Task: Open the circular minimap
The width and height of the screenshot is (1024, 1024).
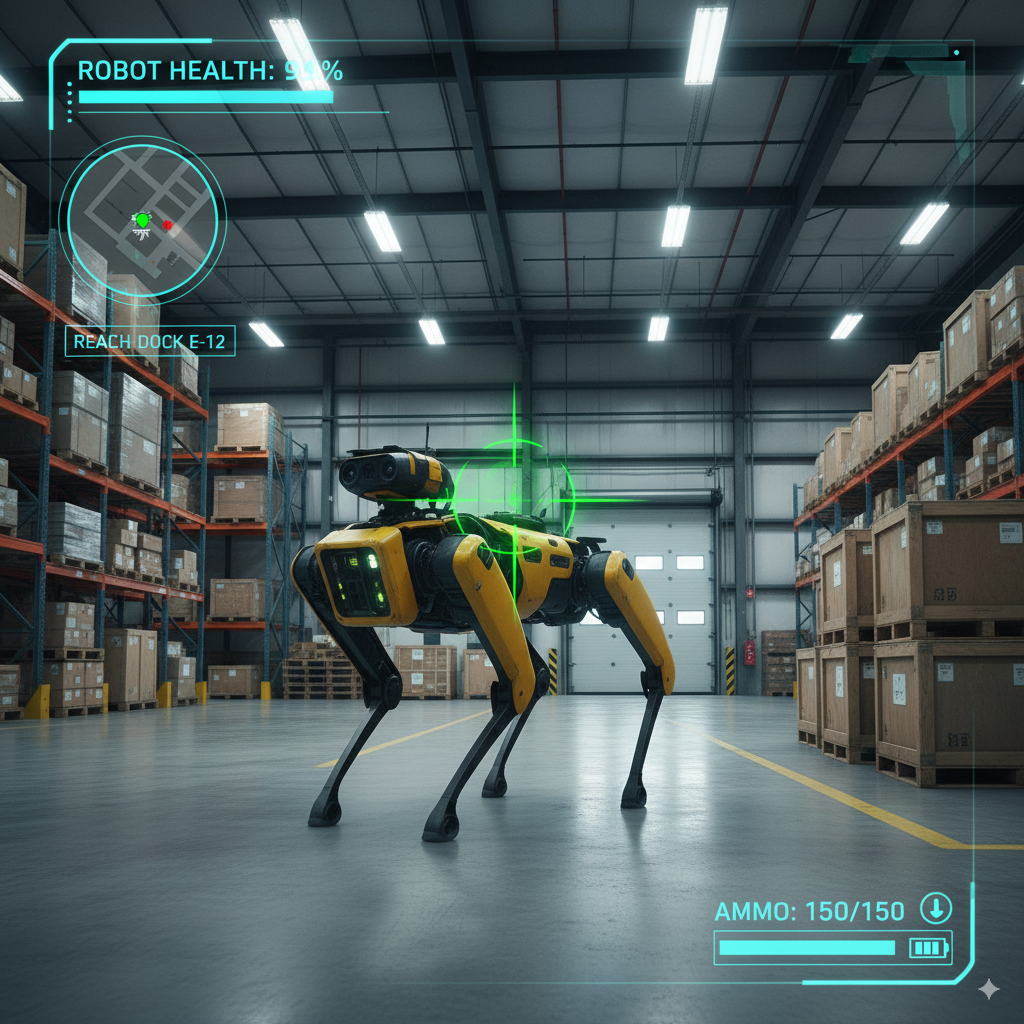Action: 142,218
